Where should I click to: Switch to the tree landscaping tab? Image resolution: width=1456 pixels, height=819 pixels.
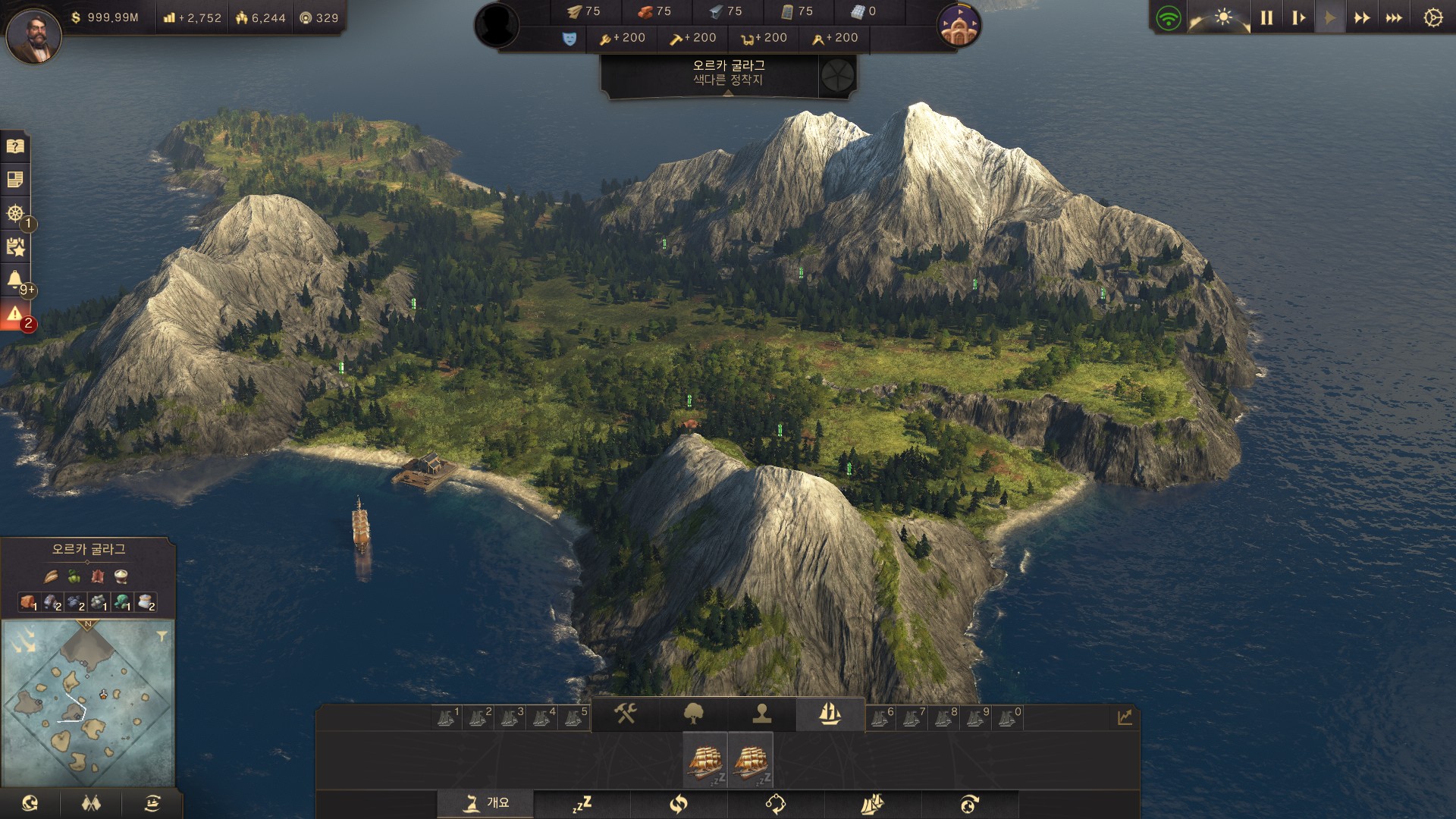point(693,714)
